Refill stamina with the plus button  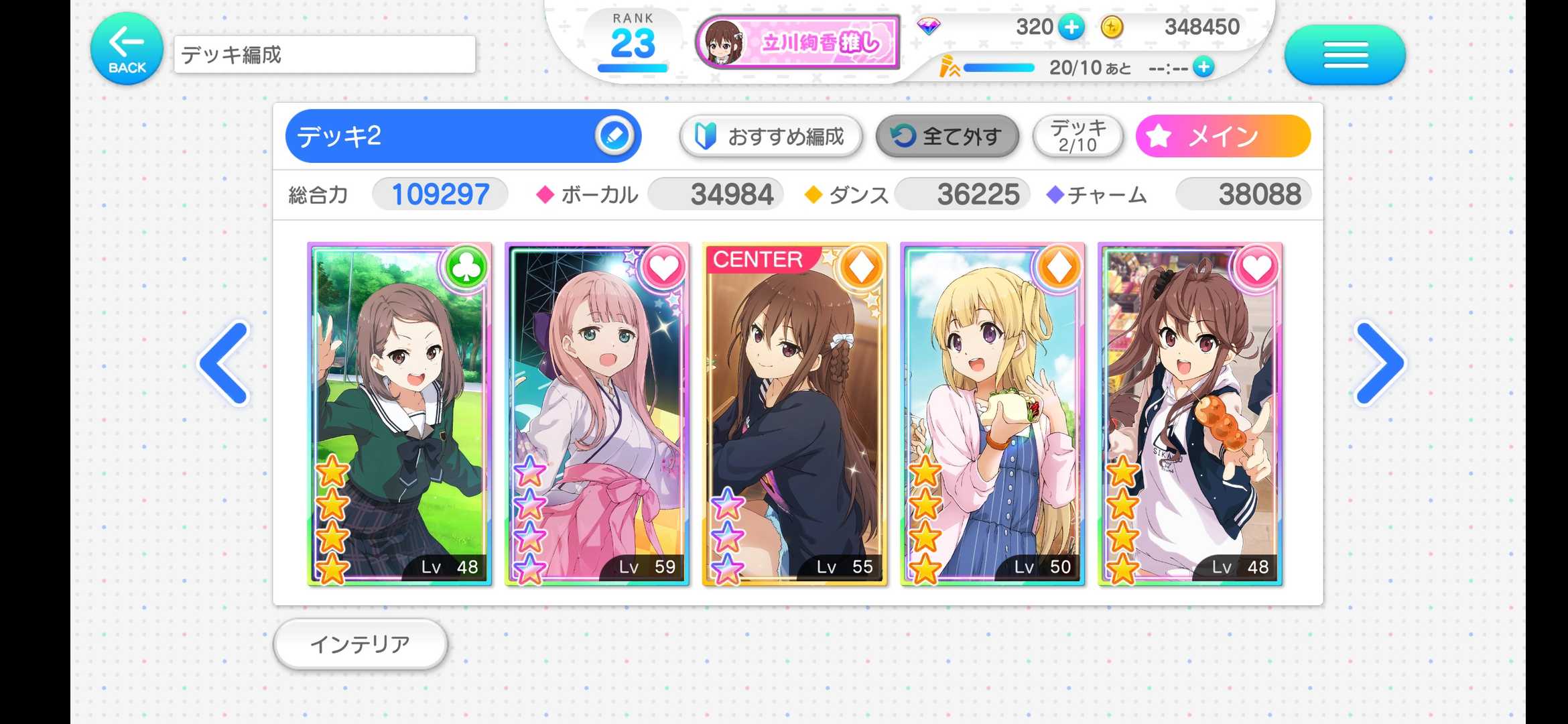[x=1204, y=67]
